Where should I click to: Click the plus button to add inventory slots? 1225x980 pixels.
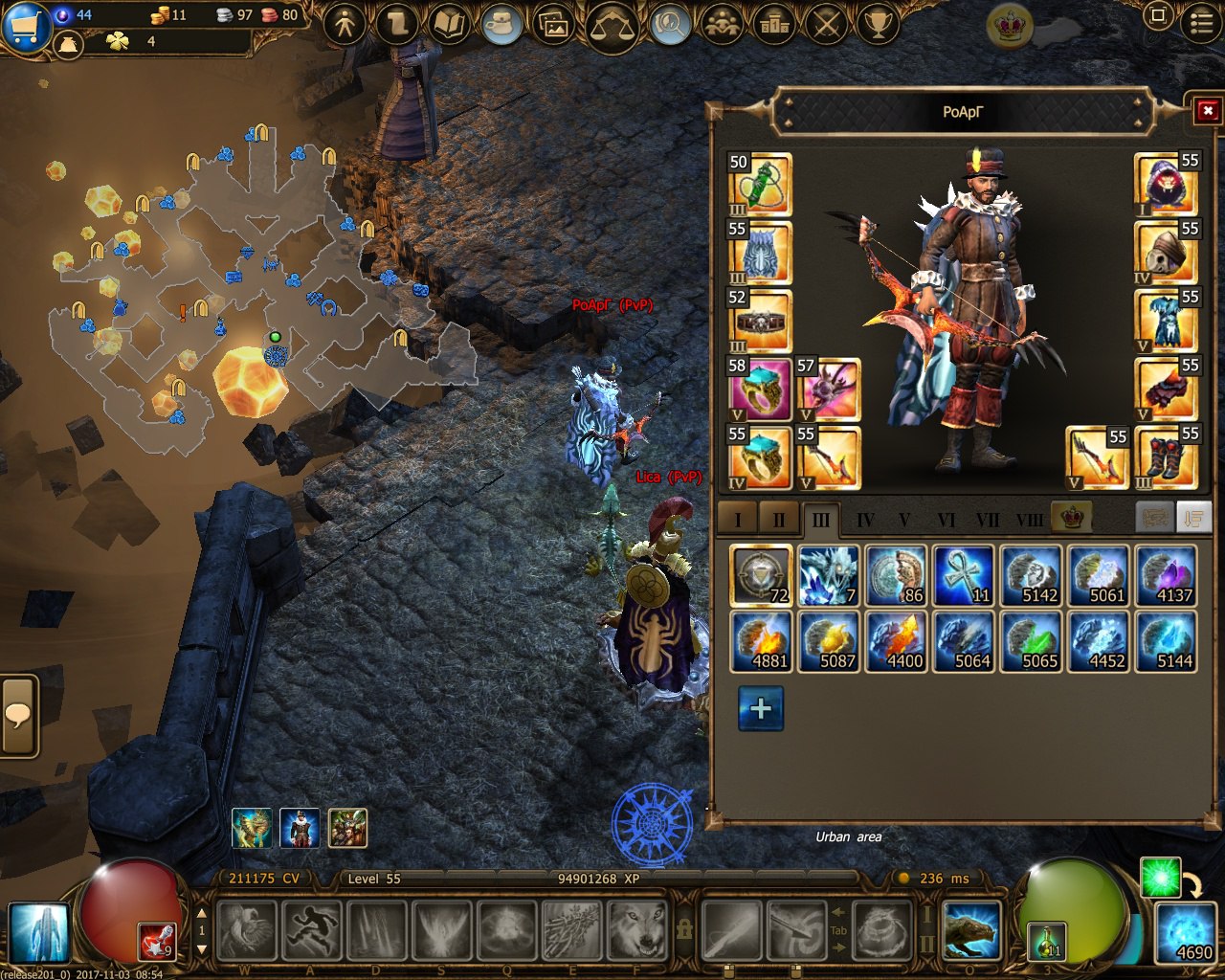pos(761,708)
